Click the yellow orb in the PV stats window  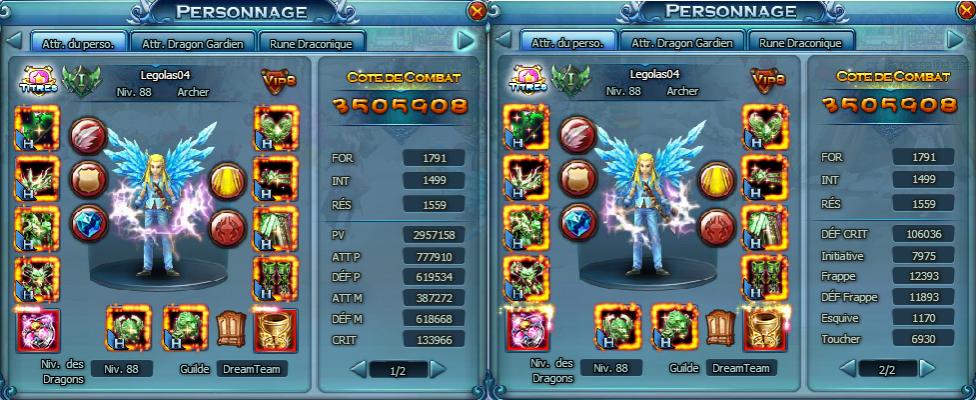226,180
